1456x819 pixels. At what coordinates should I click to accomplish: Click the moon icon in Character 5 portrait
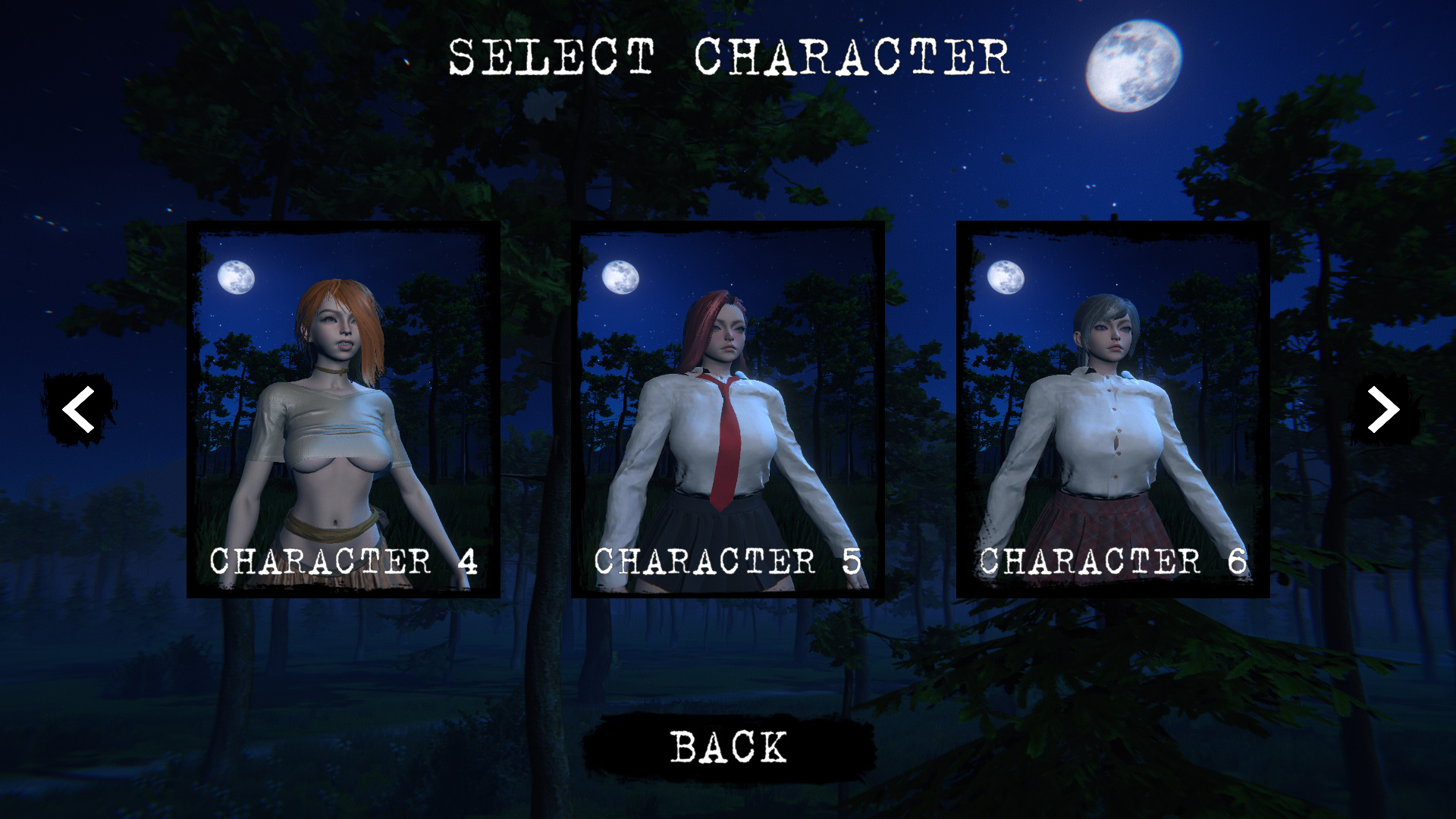pos(619,278)
